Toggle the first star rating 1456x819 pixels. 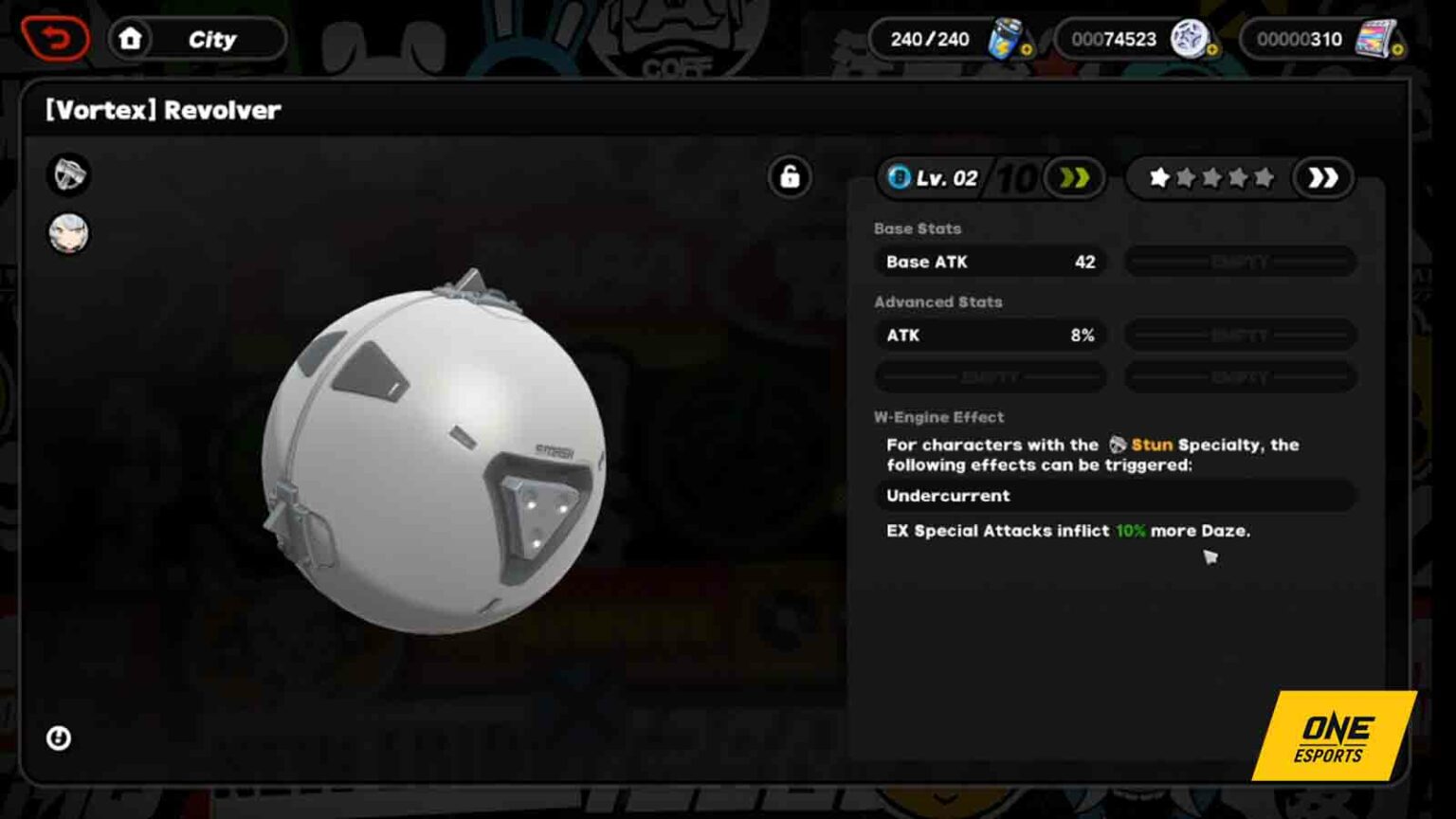[1158, 176]
